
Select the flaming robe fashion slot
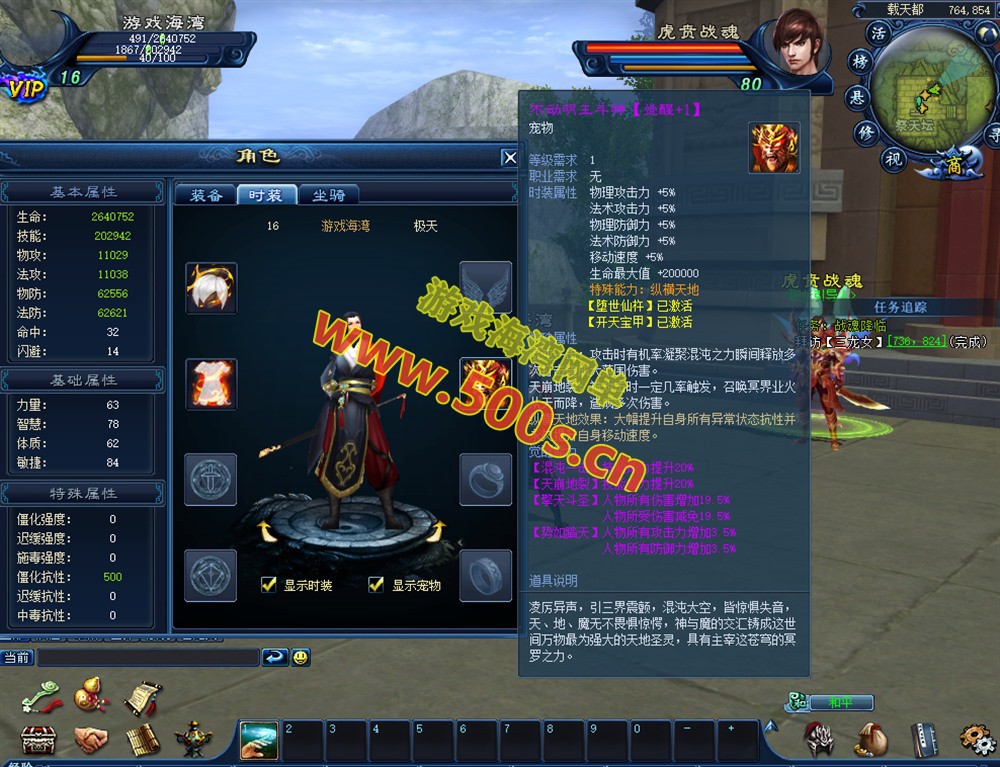(212, 384)
